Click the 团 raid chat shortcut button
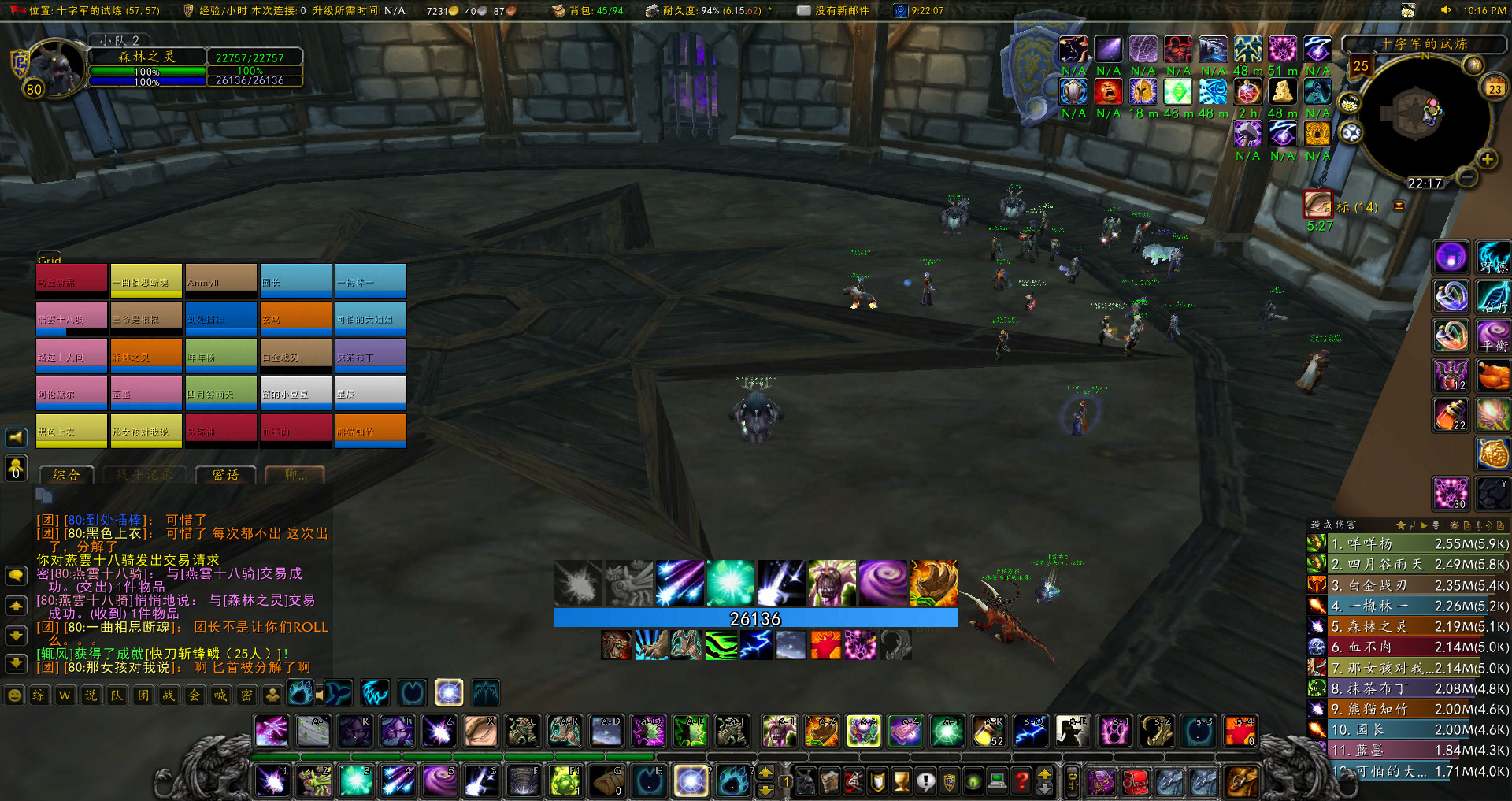This screenshot has height=801, width=1512. point(143,695)
